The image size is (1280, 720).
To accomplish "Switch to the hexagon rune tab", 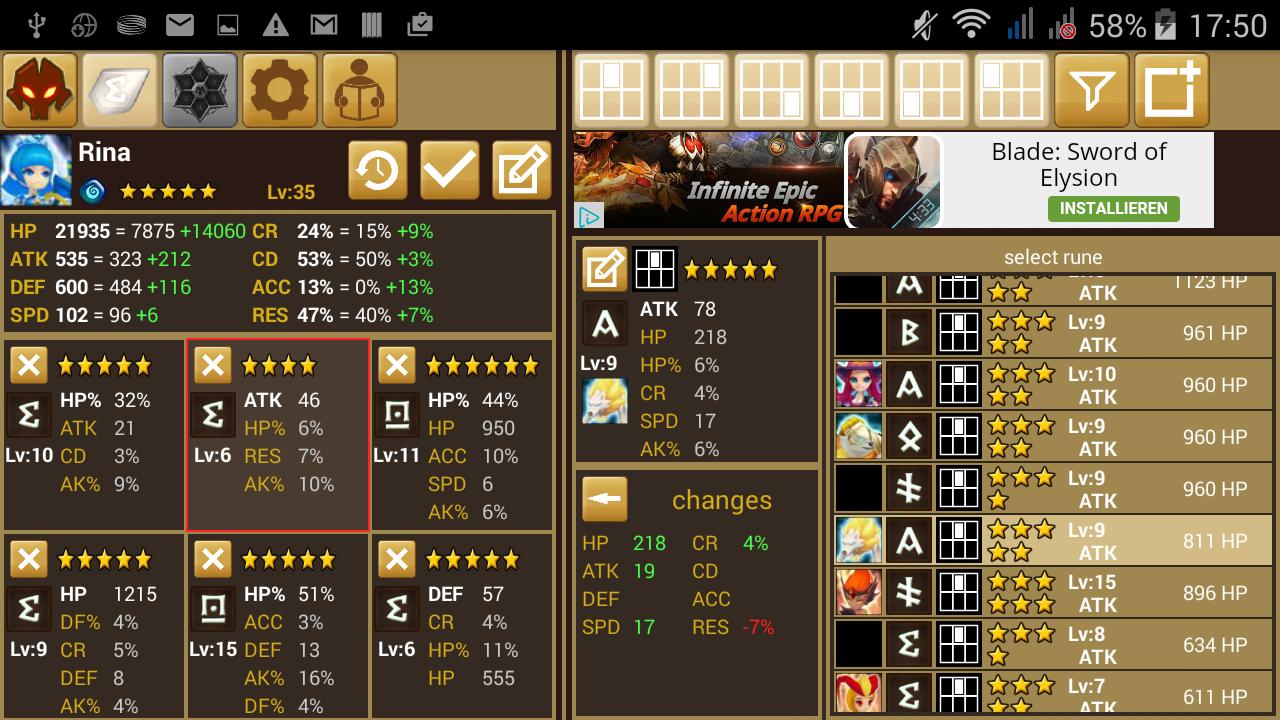I will pos(200,91).
